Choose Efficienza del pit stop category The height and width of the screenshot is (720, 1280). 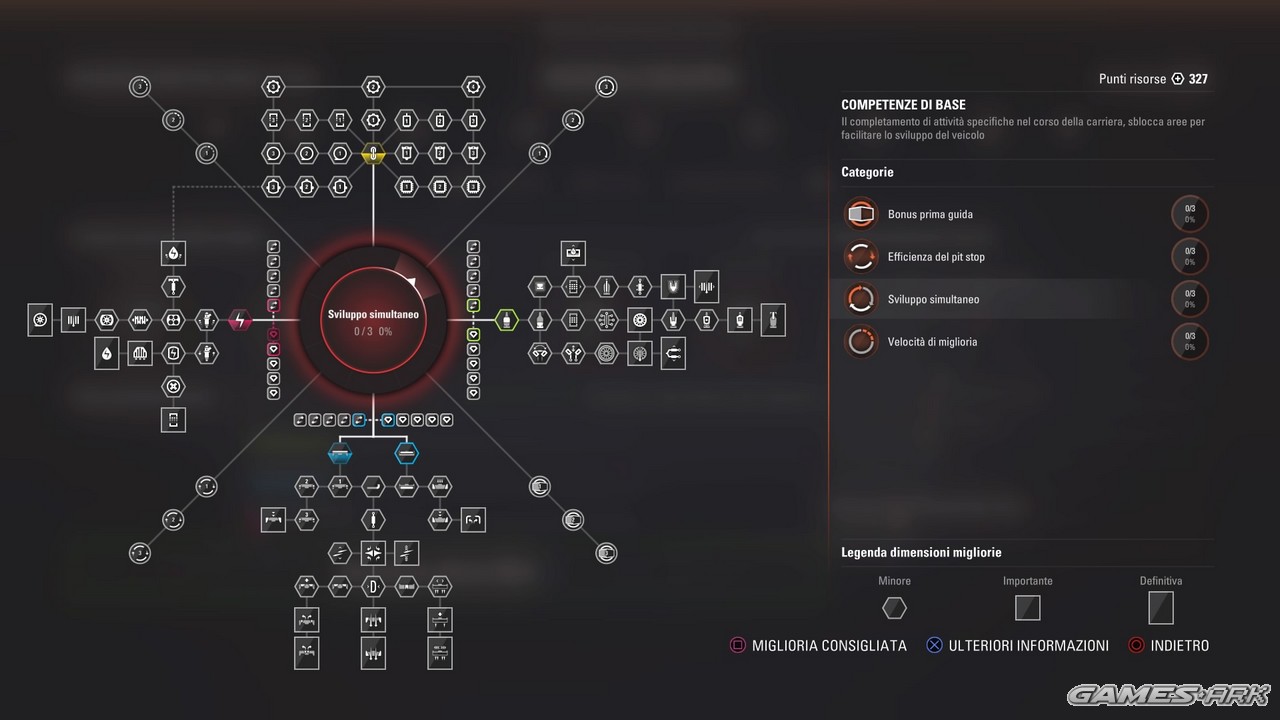click(x=936, y=257)
